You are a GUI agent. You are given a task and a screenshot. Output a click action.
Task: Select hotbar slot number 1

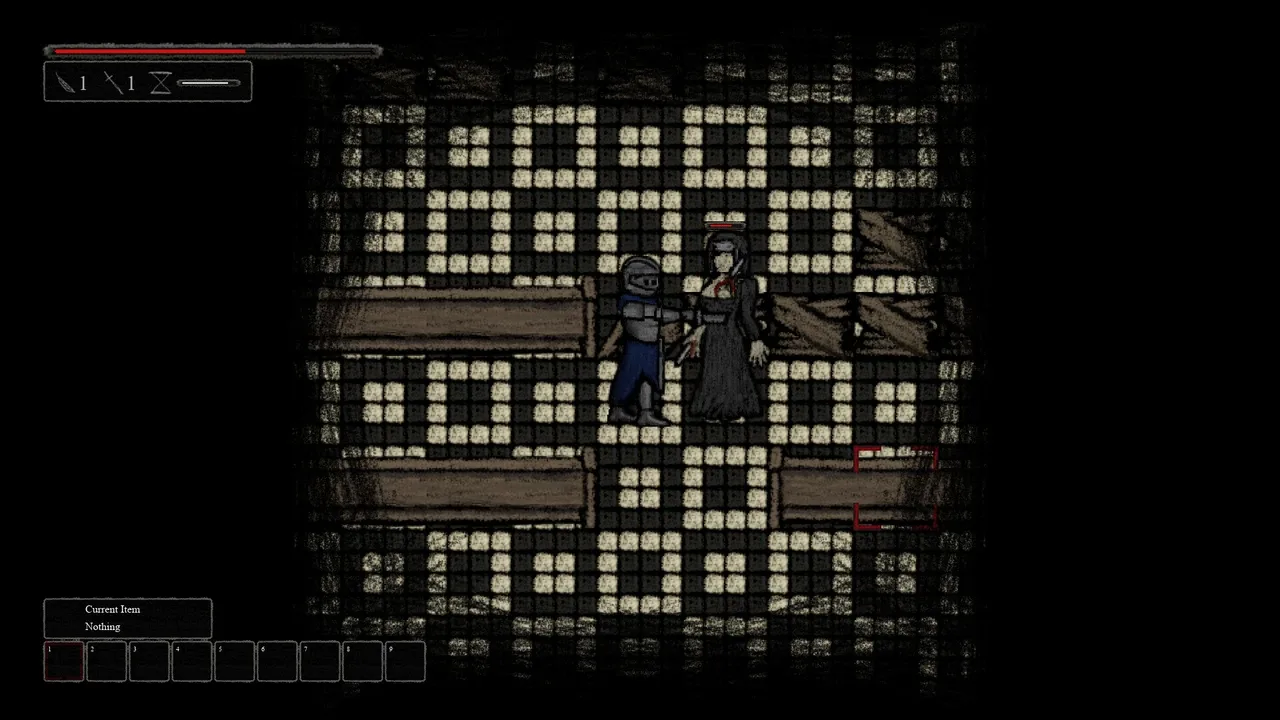(x=64, y=662)
